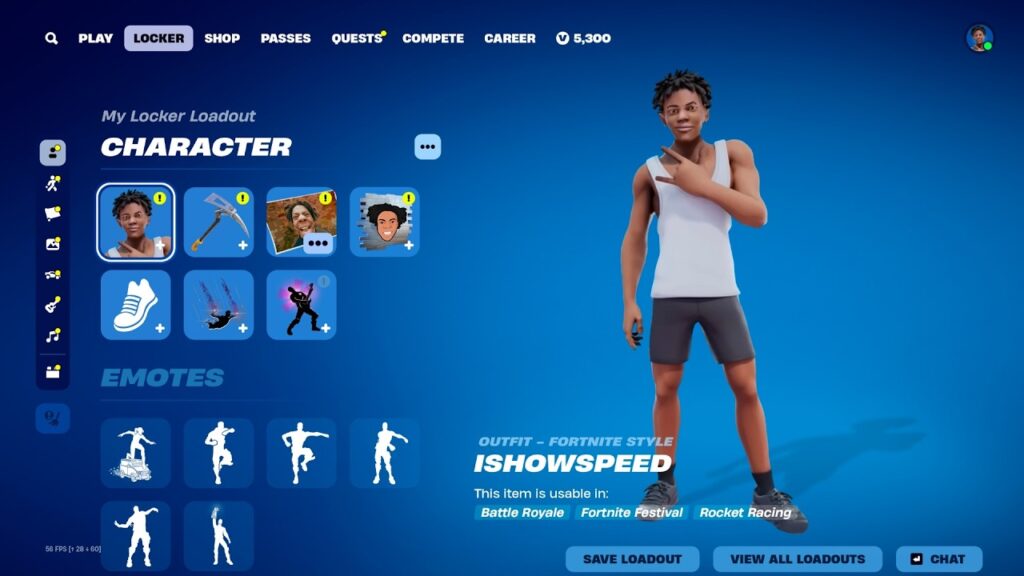Open the Quests tab
This screenshot has width=1024, height=576.
coord(357,39)
